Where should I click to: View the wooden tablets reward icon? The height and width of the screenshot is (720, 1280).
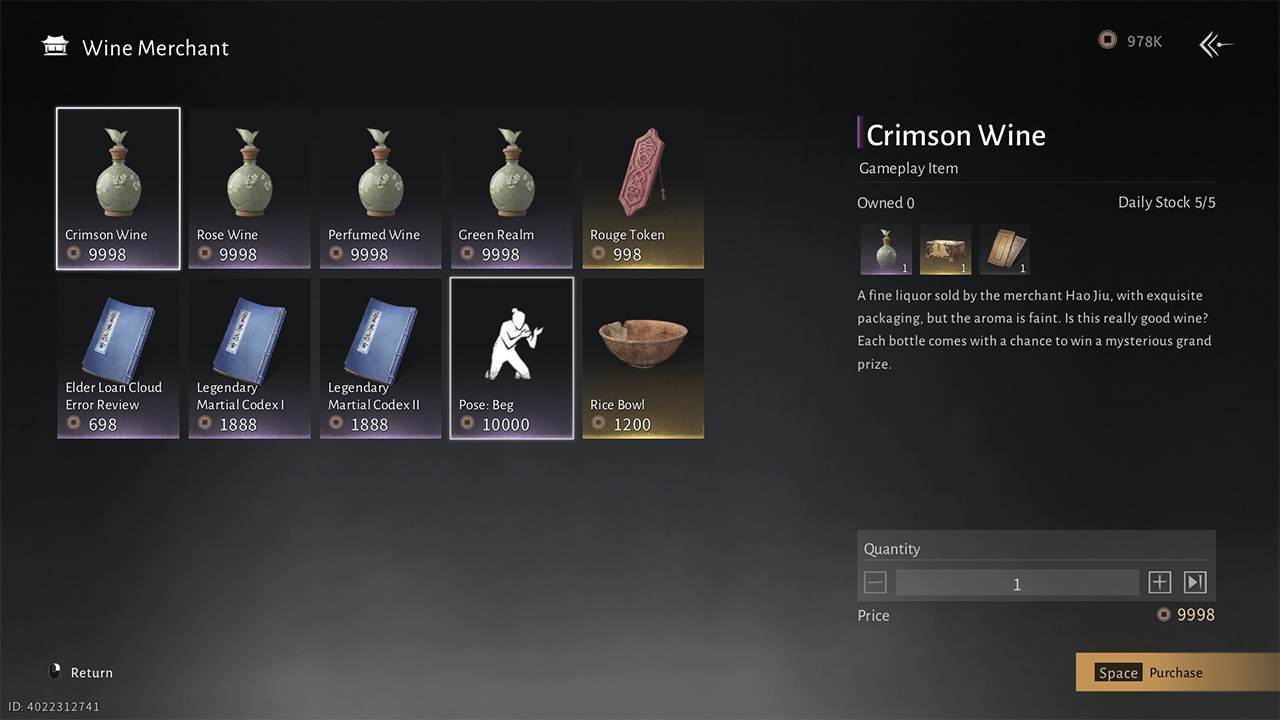pyautogui.click(x=1004, y=249)
